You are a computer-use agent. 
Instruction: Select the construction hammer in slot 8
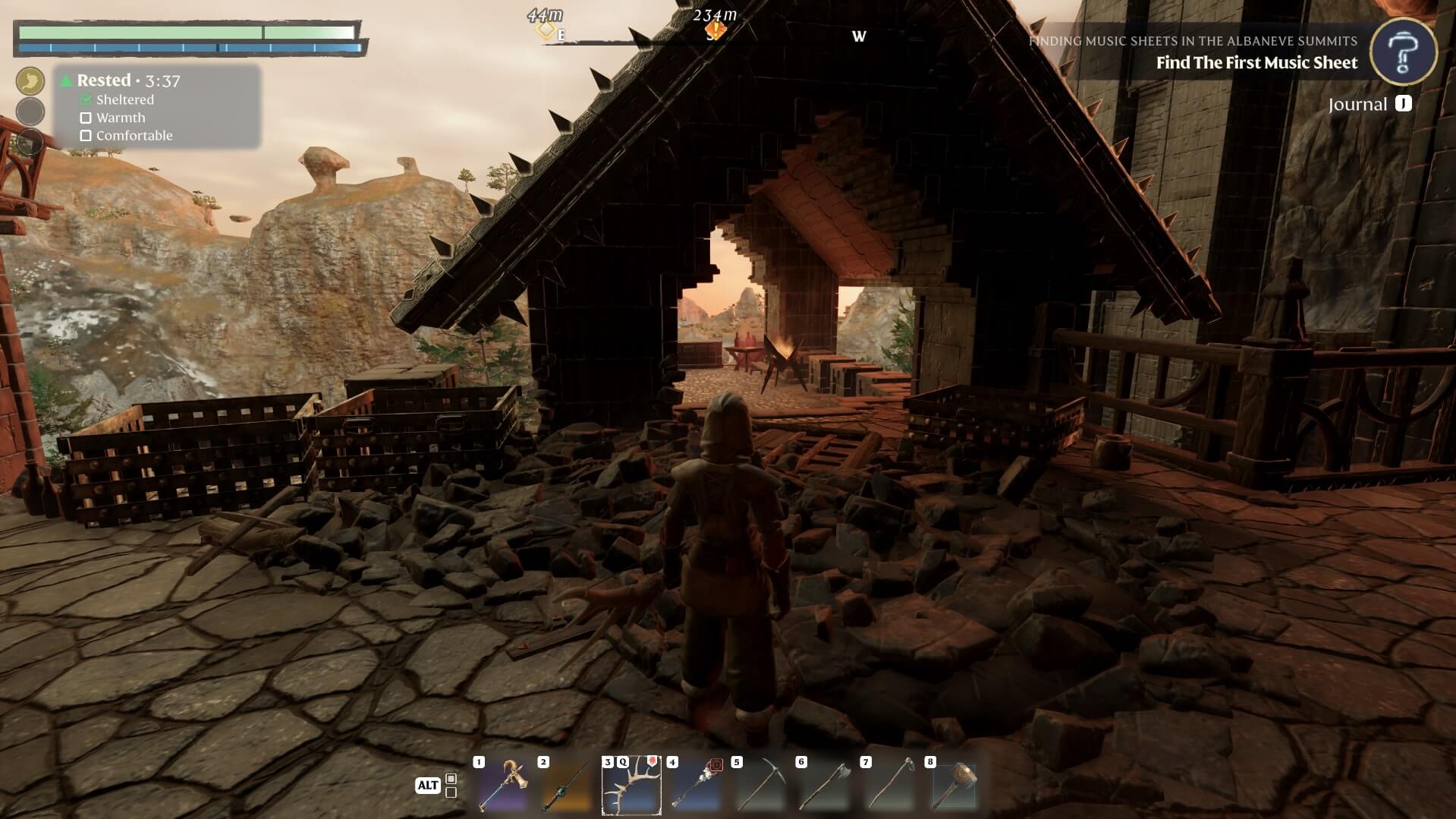tap(954, 786)
